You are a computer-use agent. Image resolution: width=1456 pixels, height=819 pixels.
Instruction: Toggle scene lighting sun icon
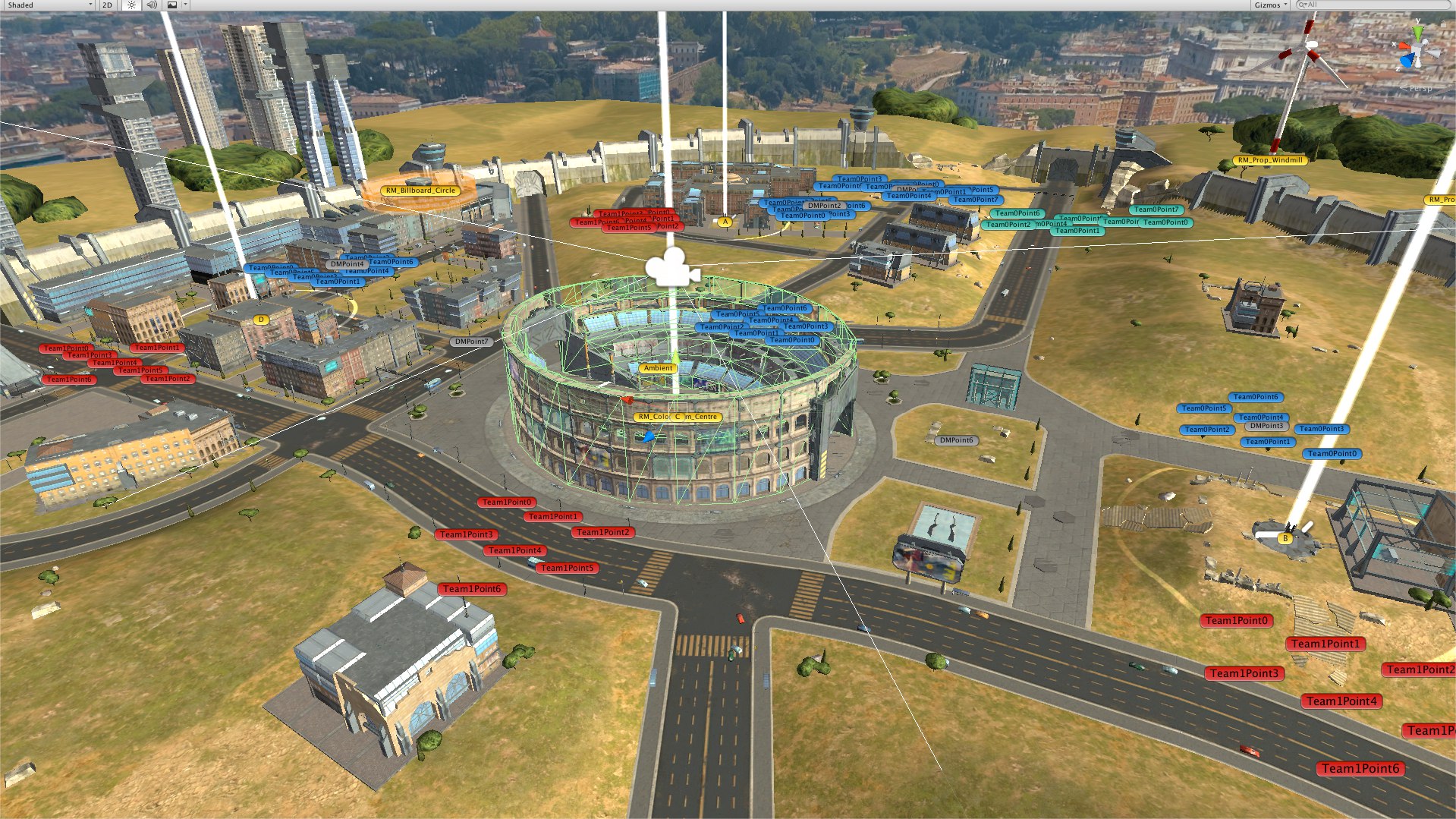131,5
